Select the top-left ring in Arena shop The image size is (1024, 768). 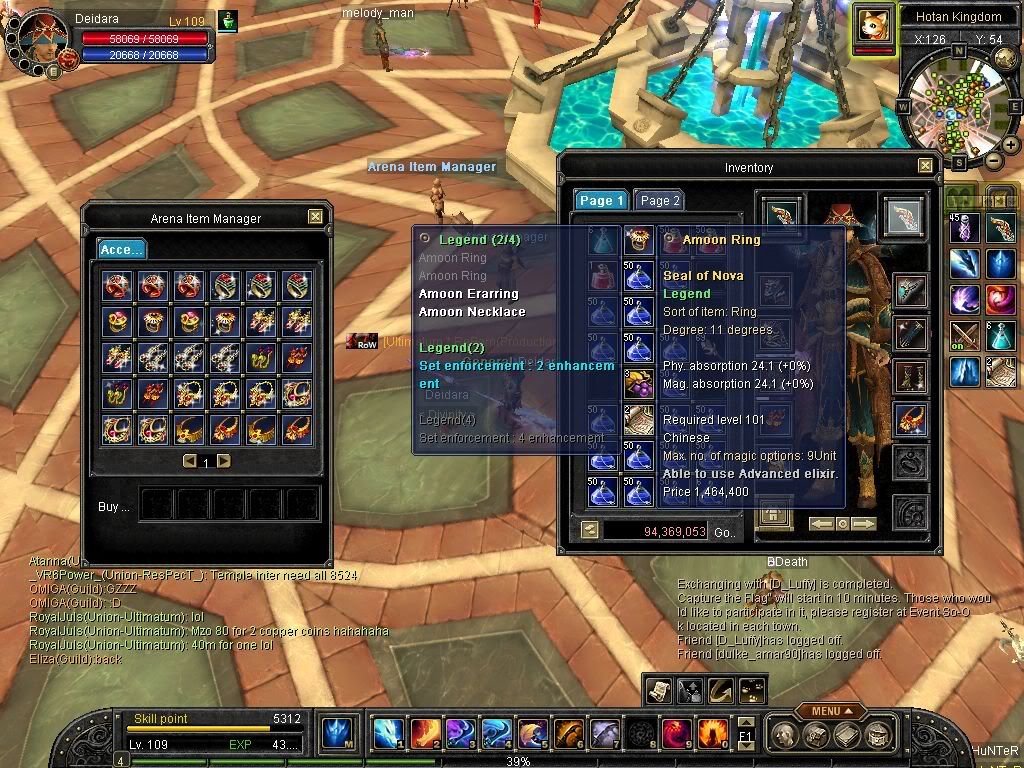[116, 286]
